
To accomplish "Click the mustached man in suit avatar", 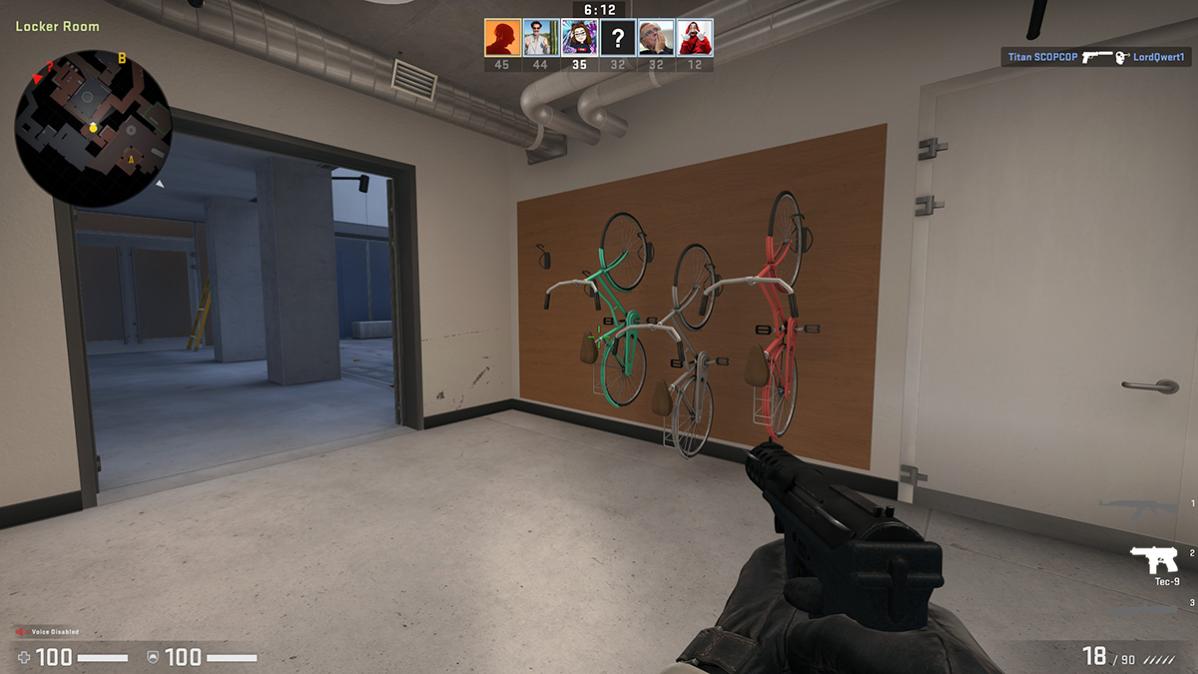I will point(541,38).
